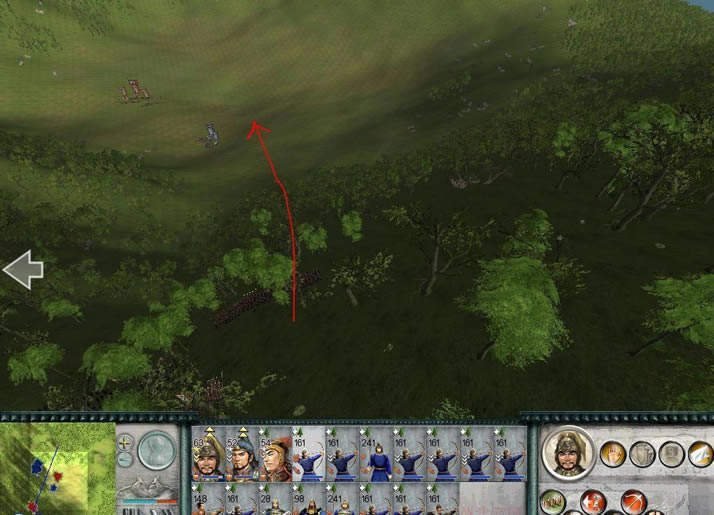Select the general unit card with 63 men
This screenshot has height=515, width=714.
207,456
